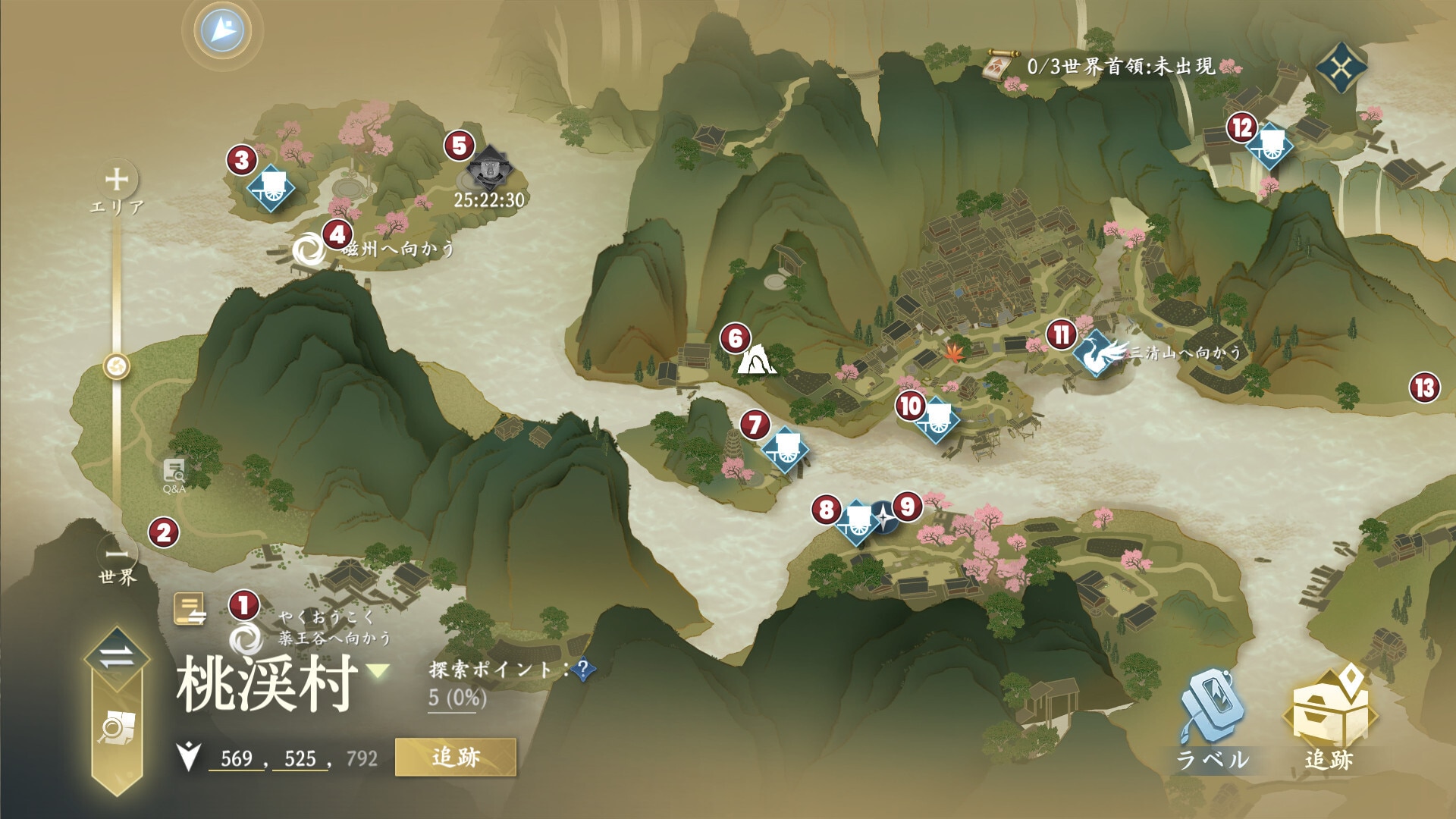The width and height of the screenshot is (1456, 819).
Task: Expand the 桃渓村 area dropdown
Action: coord(378,670)
